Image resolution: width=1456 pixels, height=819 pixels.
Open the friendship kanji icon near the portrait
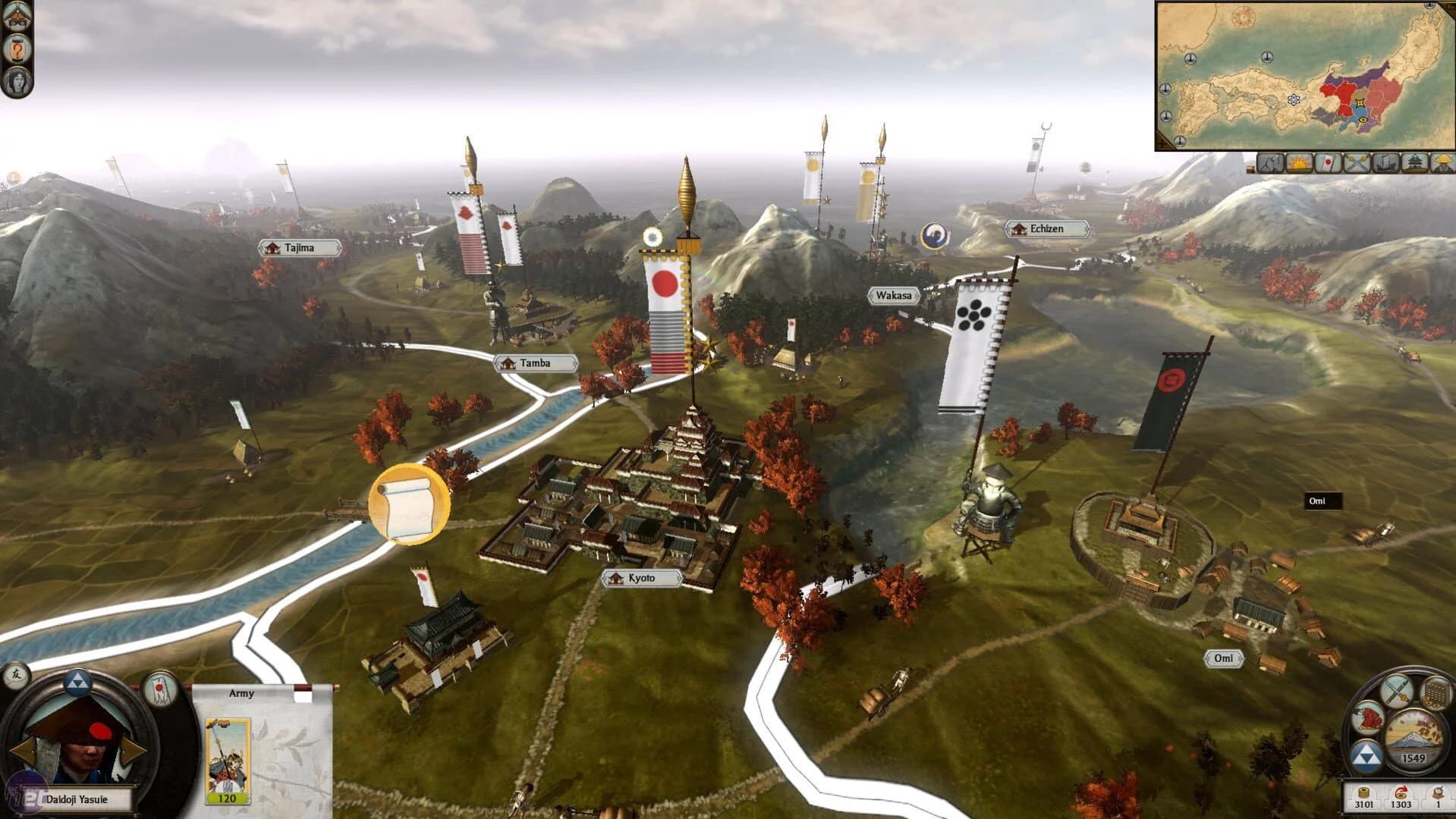pyautogui.click(x=17, y=677)
